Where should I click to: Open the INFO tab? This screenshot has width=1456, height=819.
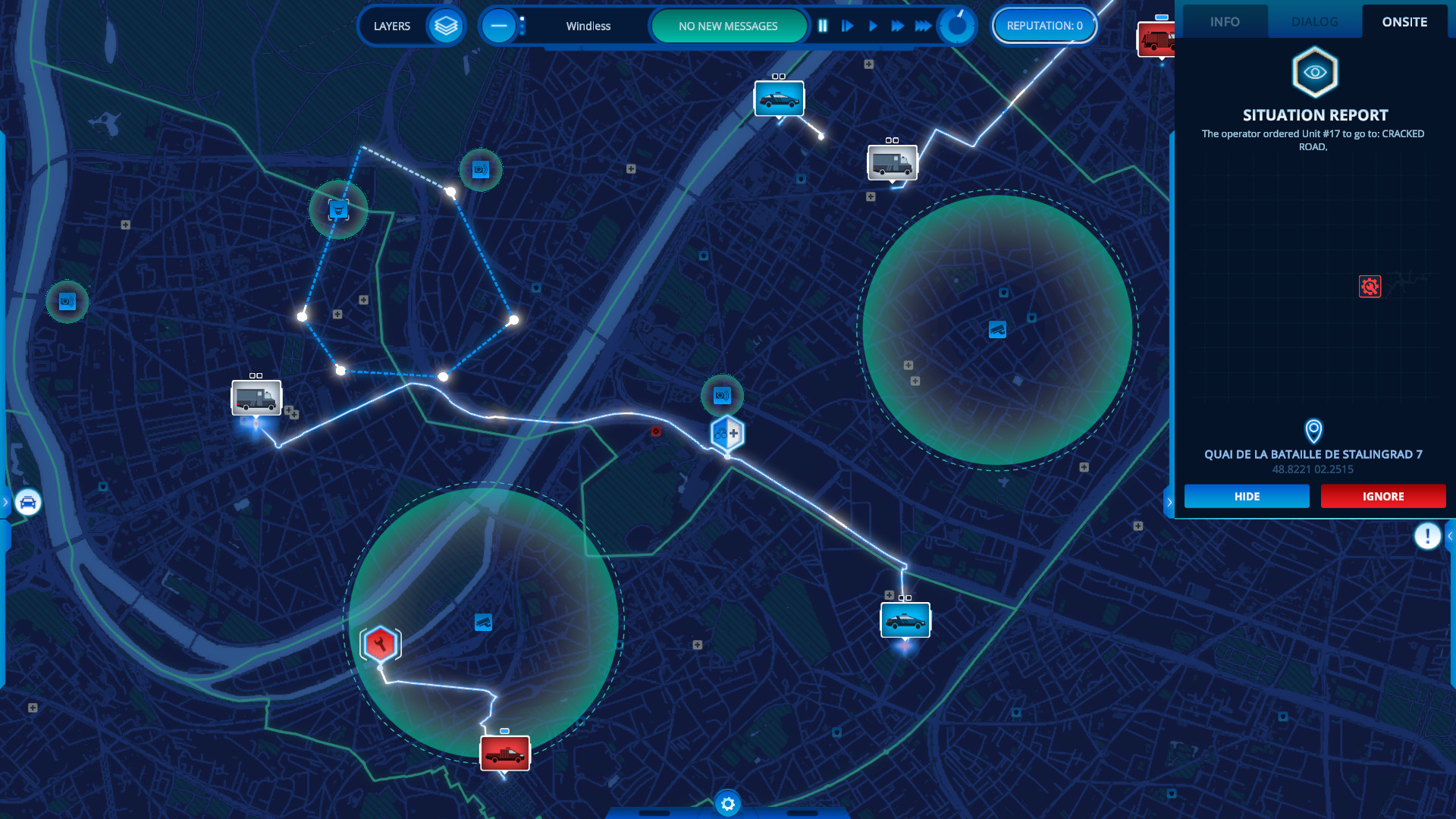point(1225,21)
